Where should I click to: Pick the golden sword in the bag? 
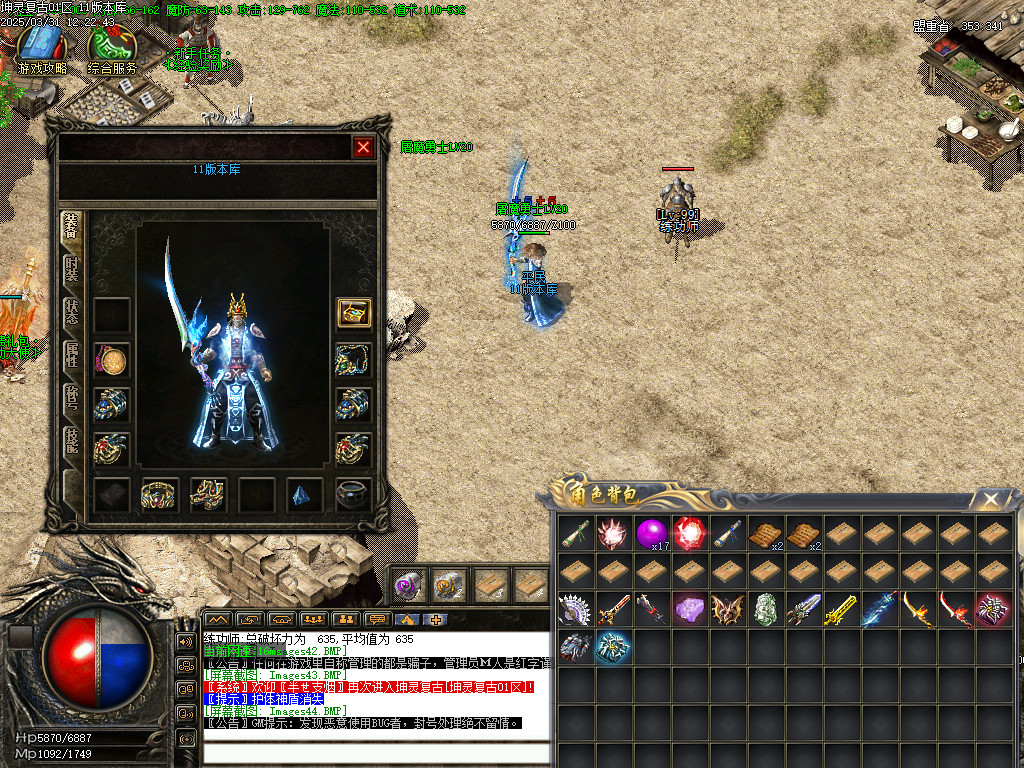point(842,609)
